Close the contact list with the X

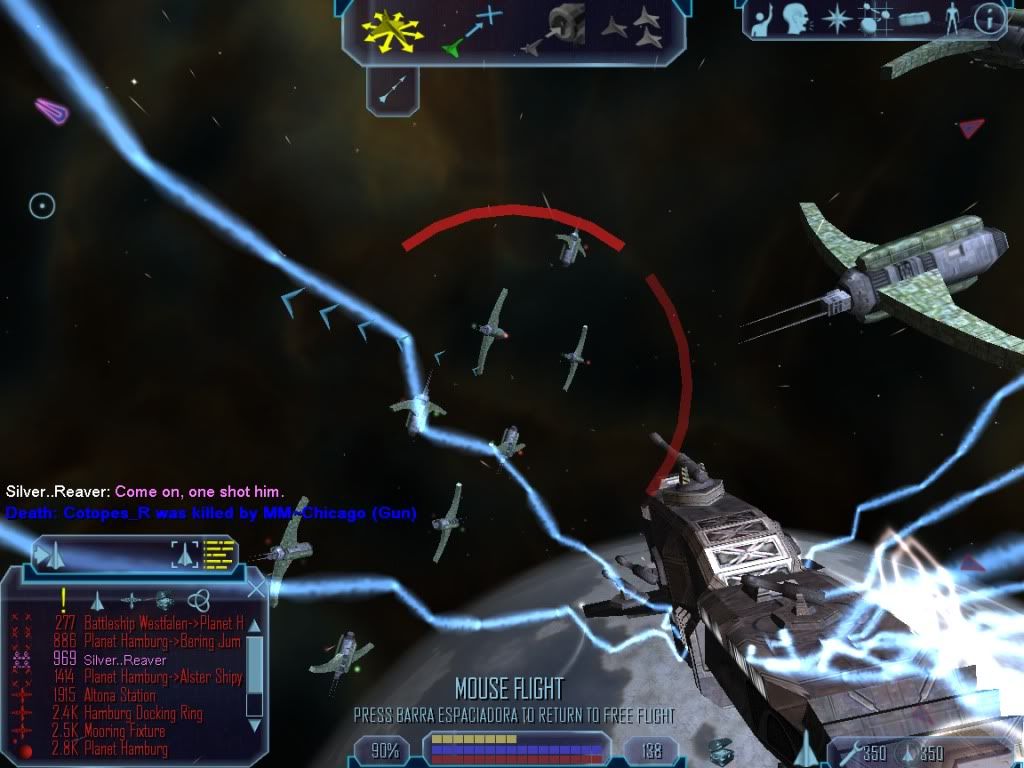pyautogui.click(x=257, y=590)
